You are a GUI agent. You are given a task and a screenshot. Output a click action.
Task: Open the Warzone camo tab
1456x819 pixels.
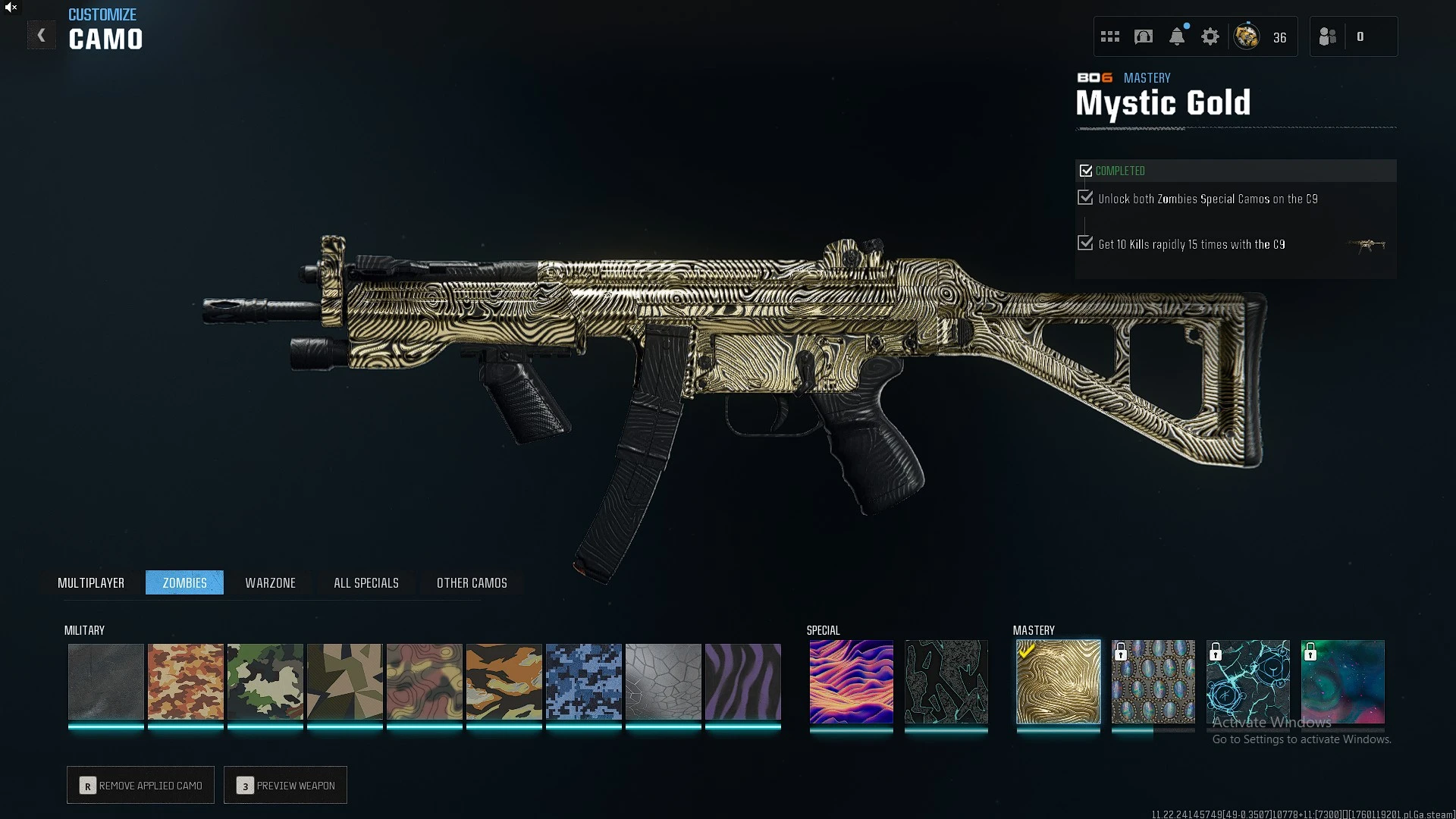(270, 582)
